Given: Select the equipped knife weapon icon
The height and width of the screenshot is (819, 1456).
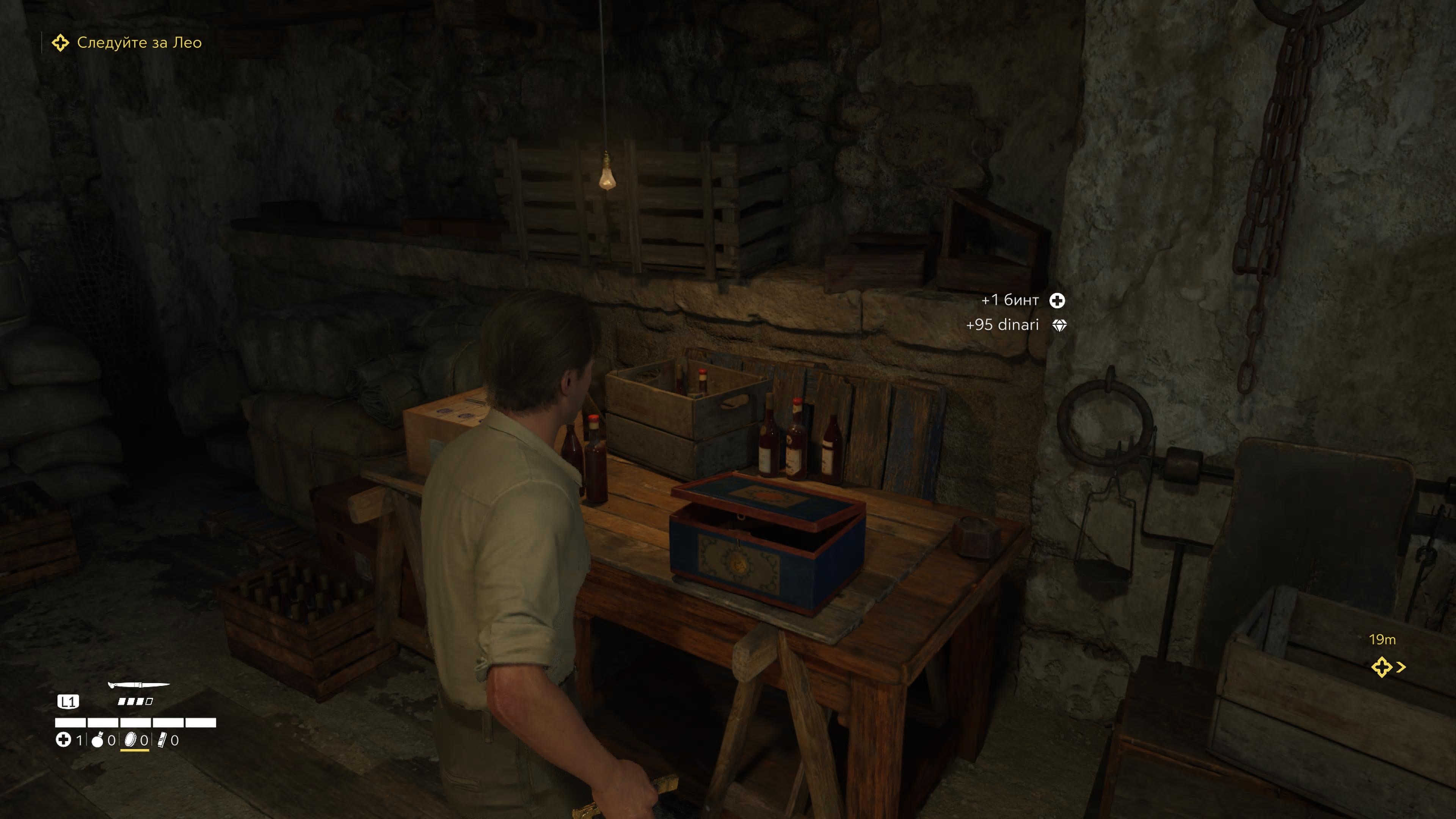Looking at the screenshot, I should pos(138,686).
